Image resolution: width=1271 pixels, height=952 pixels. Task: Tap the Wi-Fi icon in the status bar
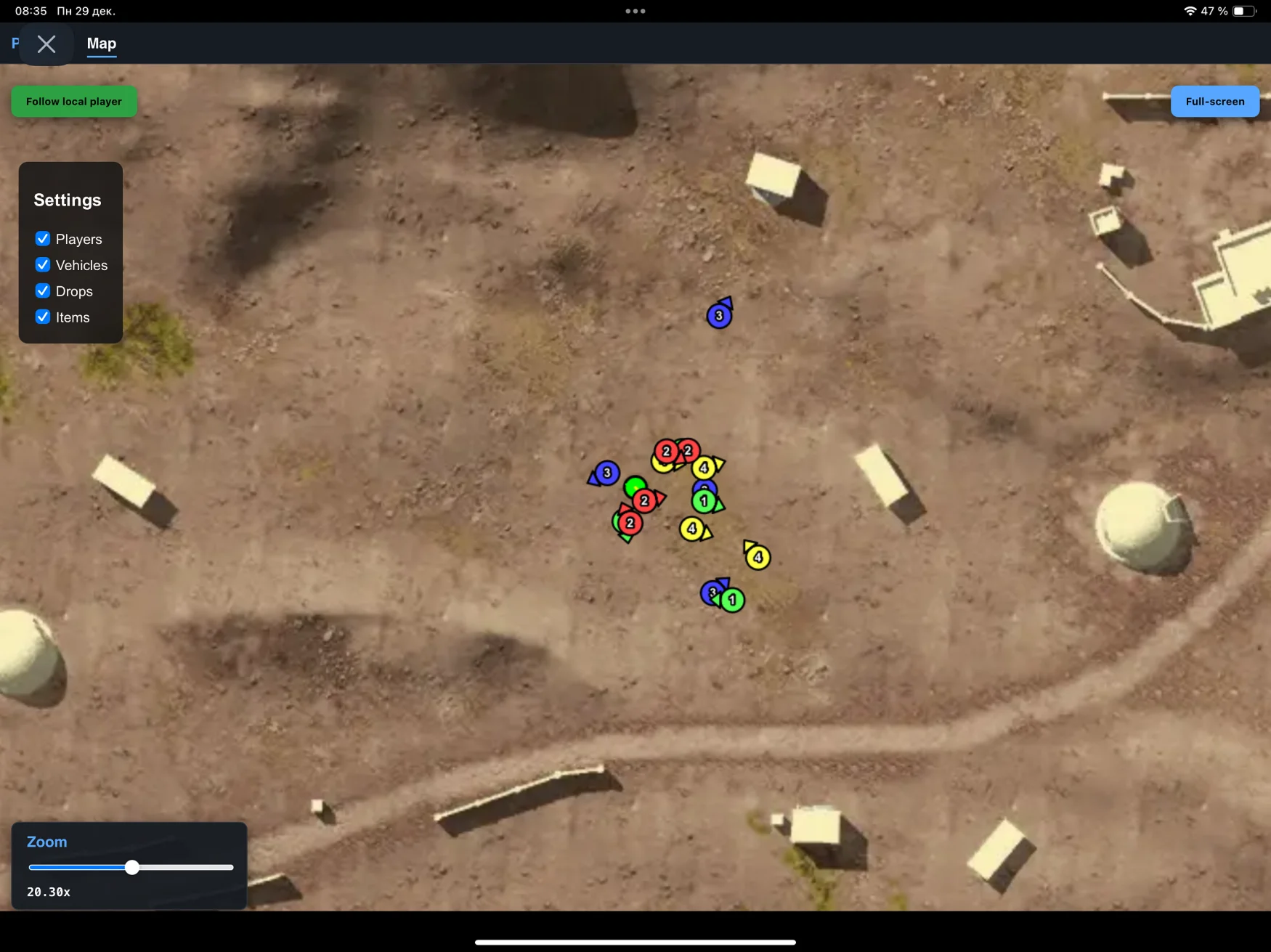1190,11
